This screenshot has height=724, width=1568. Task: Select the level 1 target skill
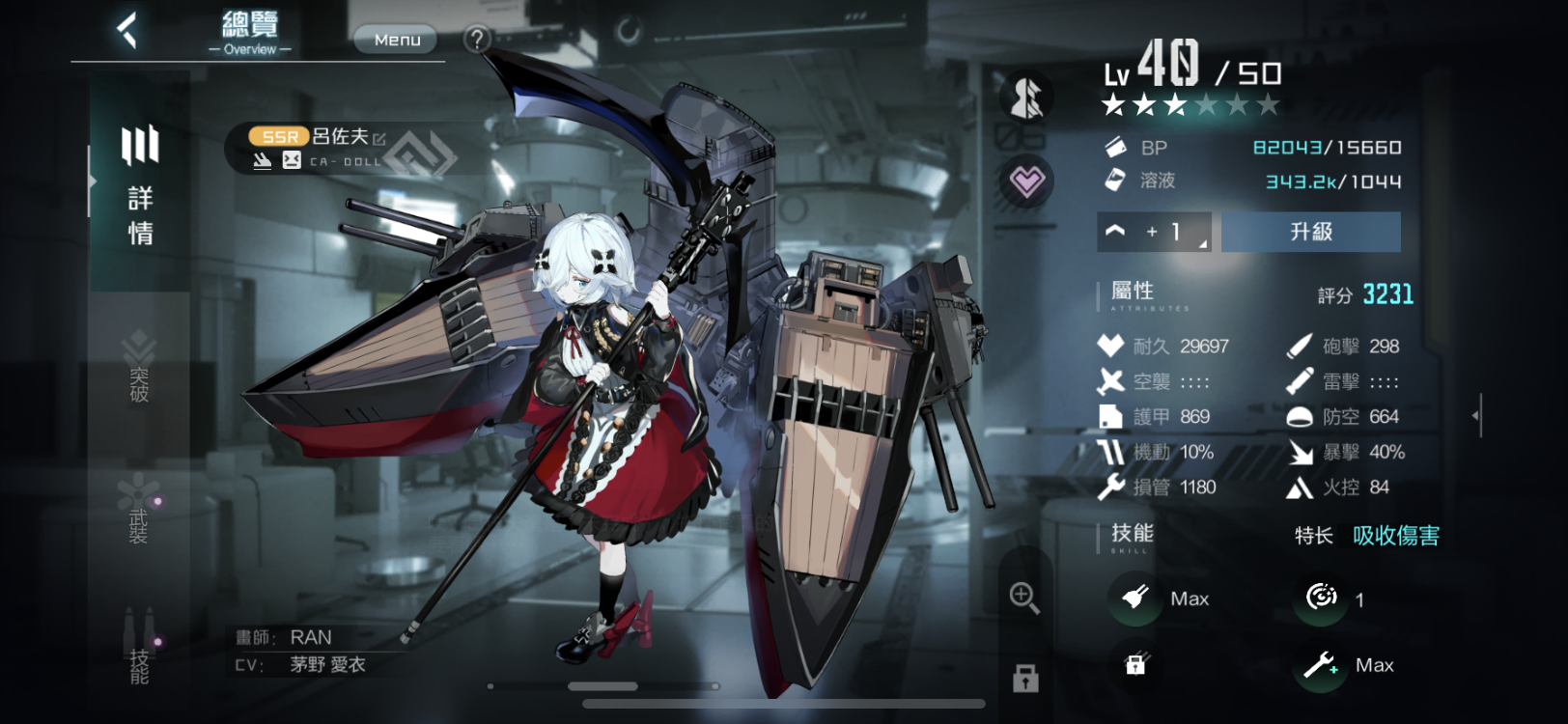[x=1321, y=599]
